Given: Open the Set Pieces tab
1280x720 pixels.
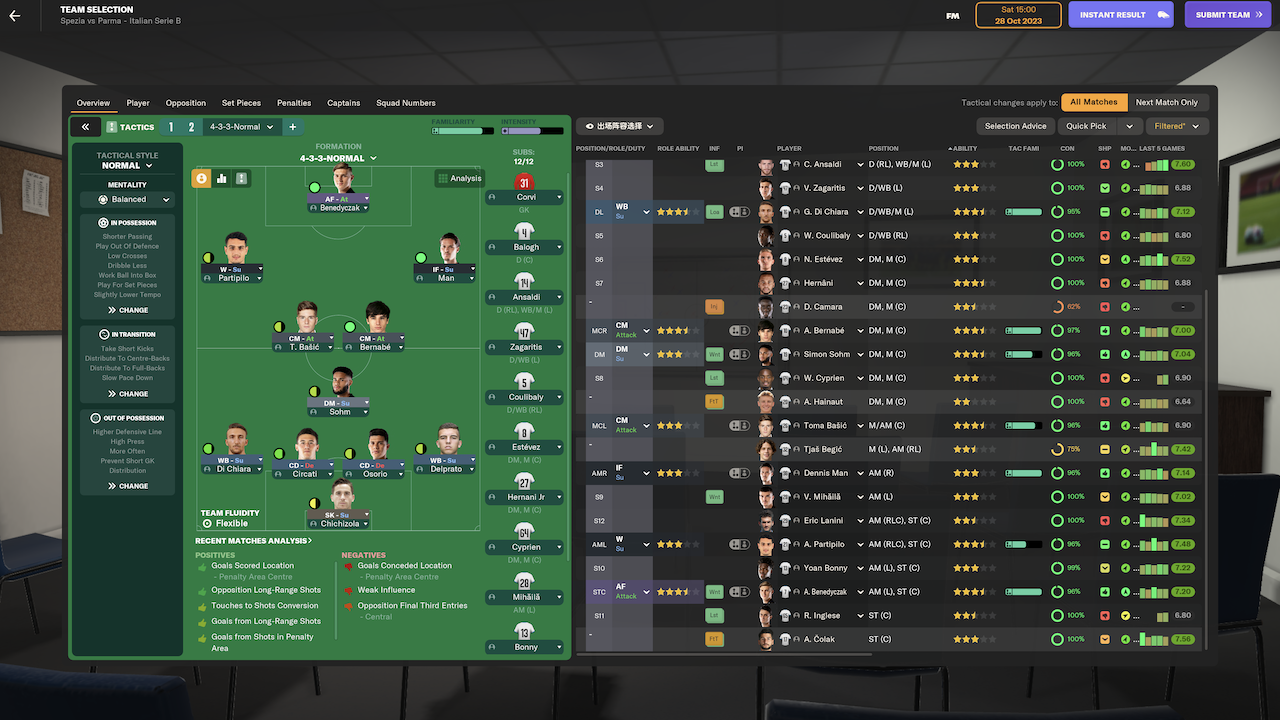Looking at the screenshot, I should [241, 103].
